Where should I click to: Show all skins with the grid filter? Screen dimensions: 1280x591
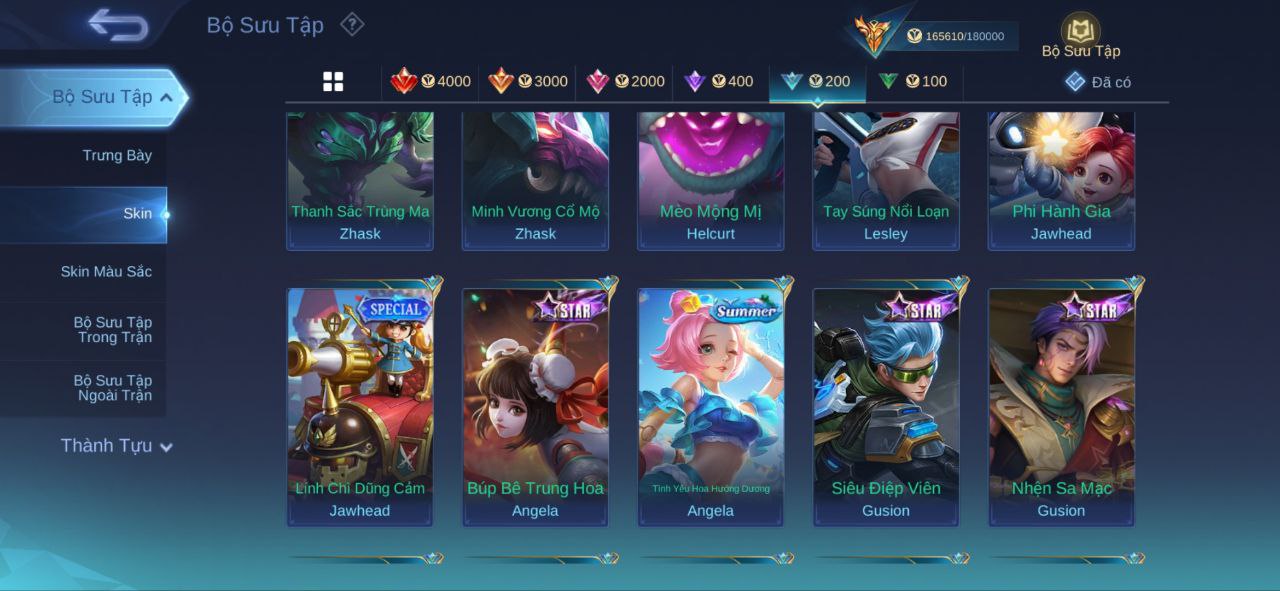pyautogui.click(x=333, y=82)
